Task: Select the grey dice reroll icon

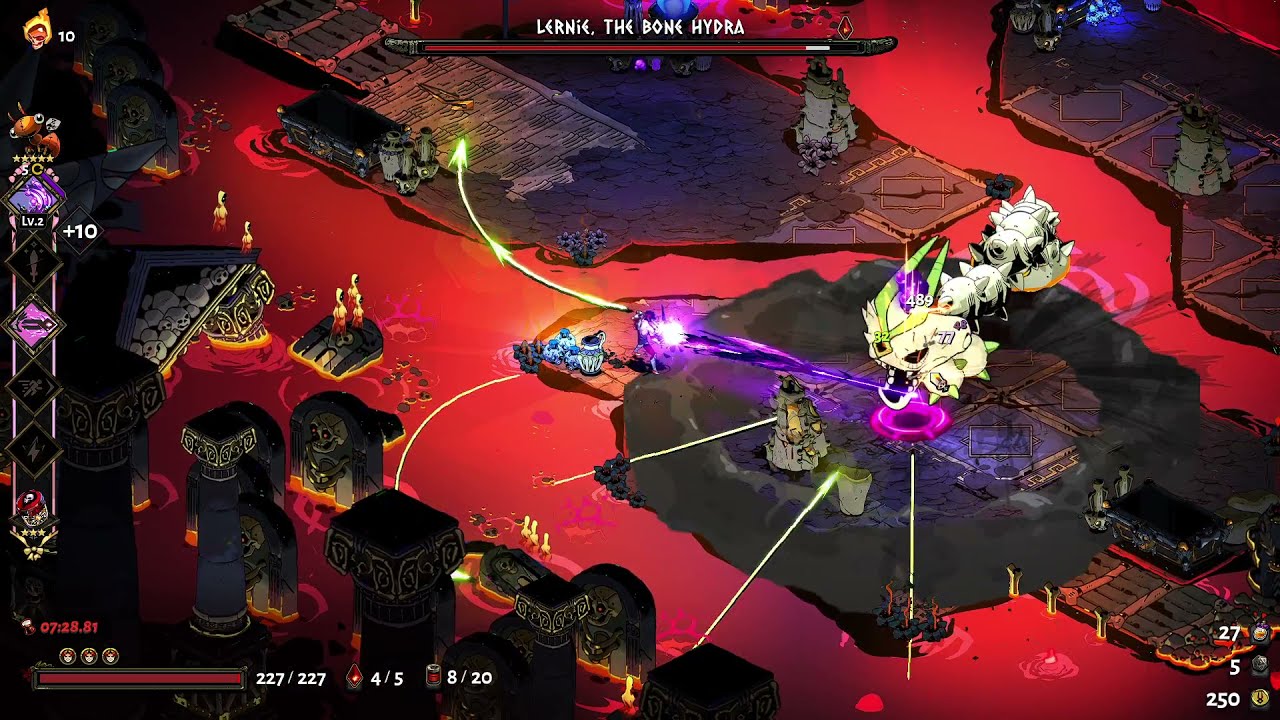Action: click(x=1260, y=666)
